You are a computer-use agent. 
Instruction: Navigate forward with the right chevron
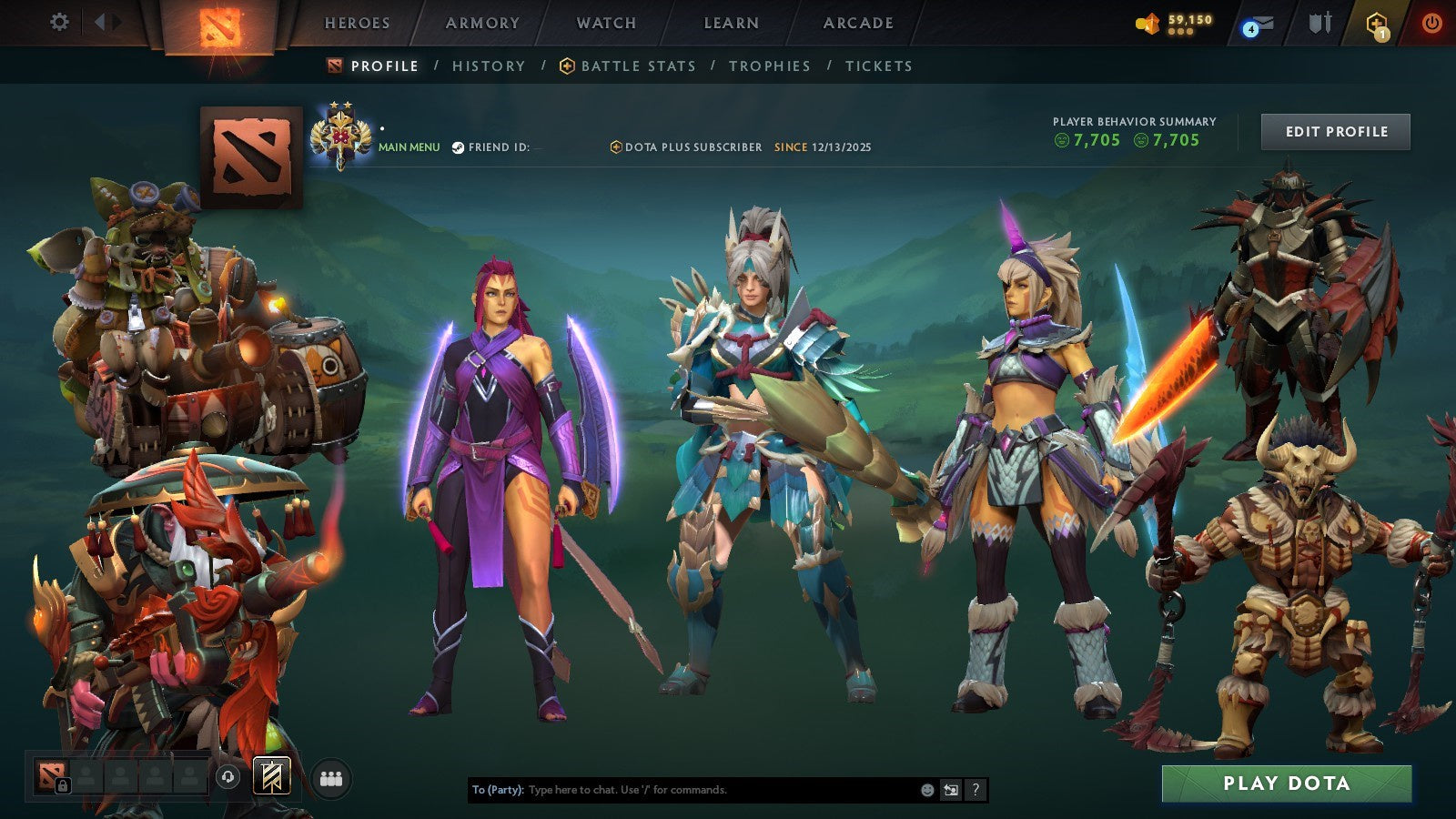tap(115, 22)
